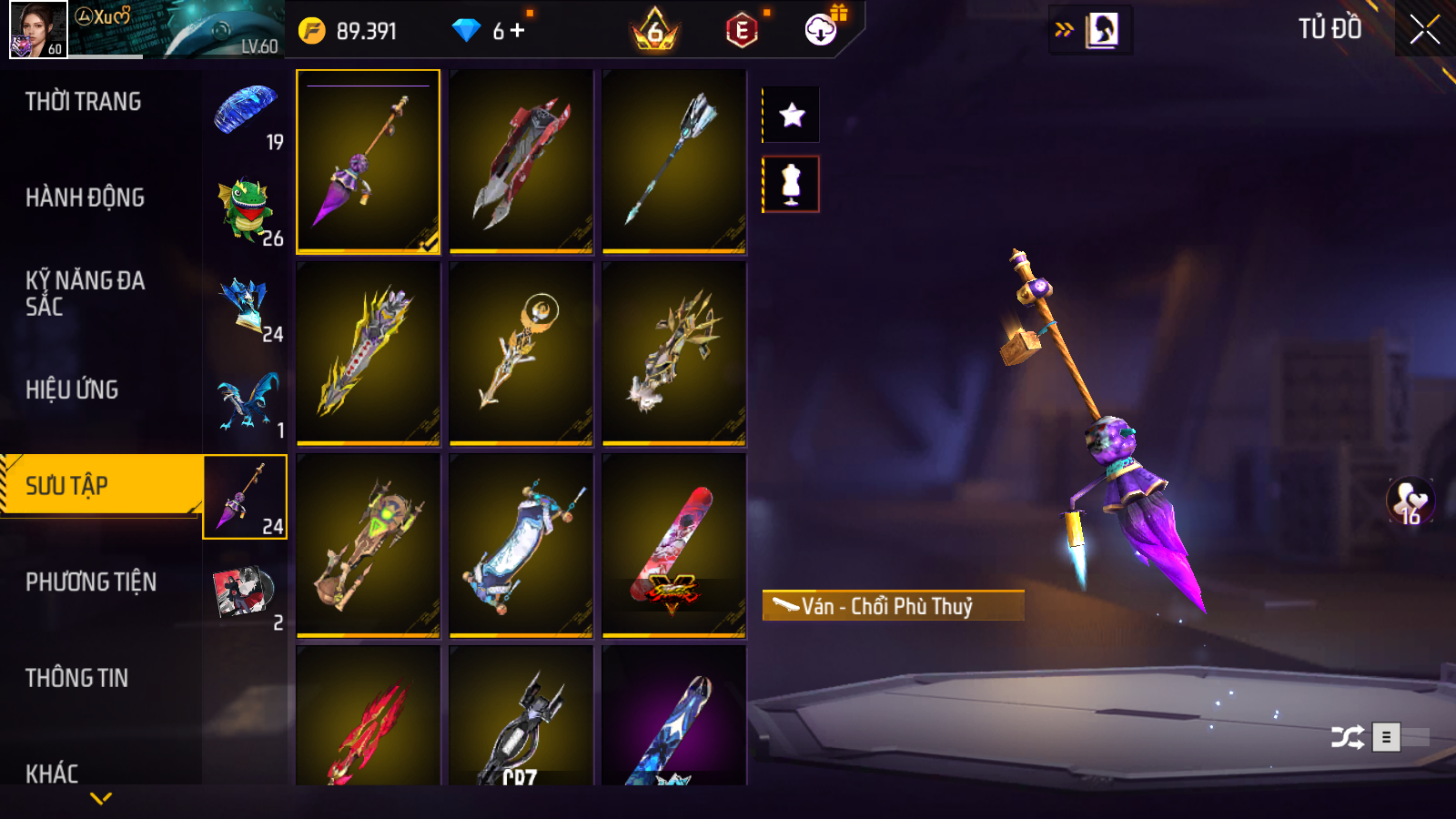Viewport: 1456px width, 819px height.
Task: Click the mannequin outfit preset button
Action: click(x=792, y=184)
